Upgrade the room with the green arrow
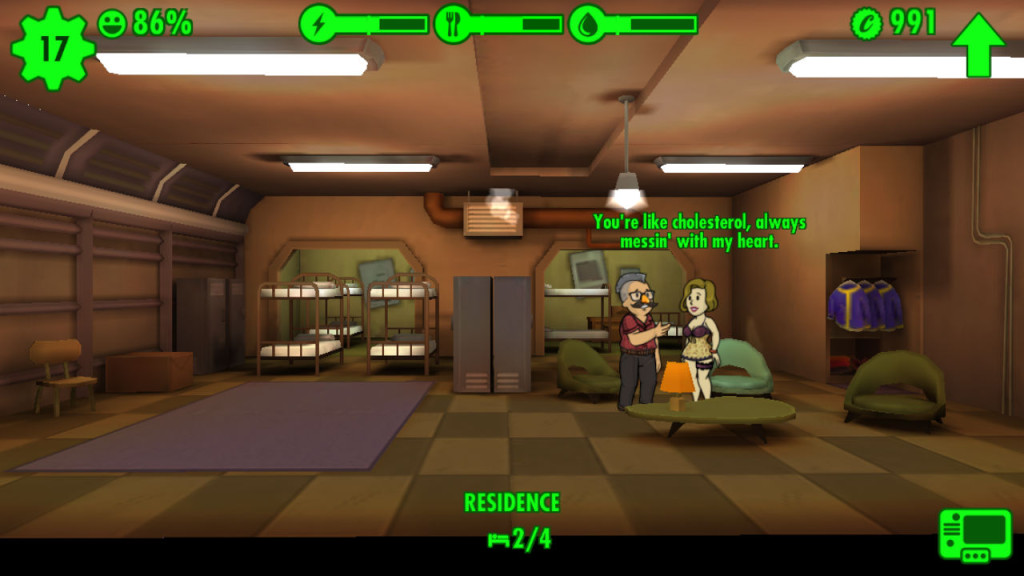 click(978, 45)
